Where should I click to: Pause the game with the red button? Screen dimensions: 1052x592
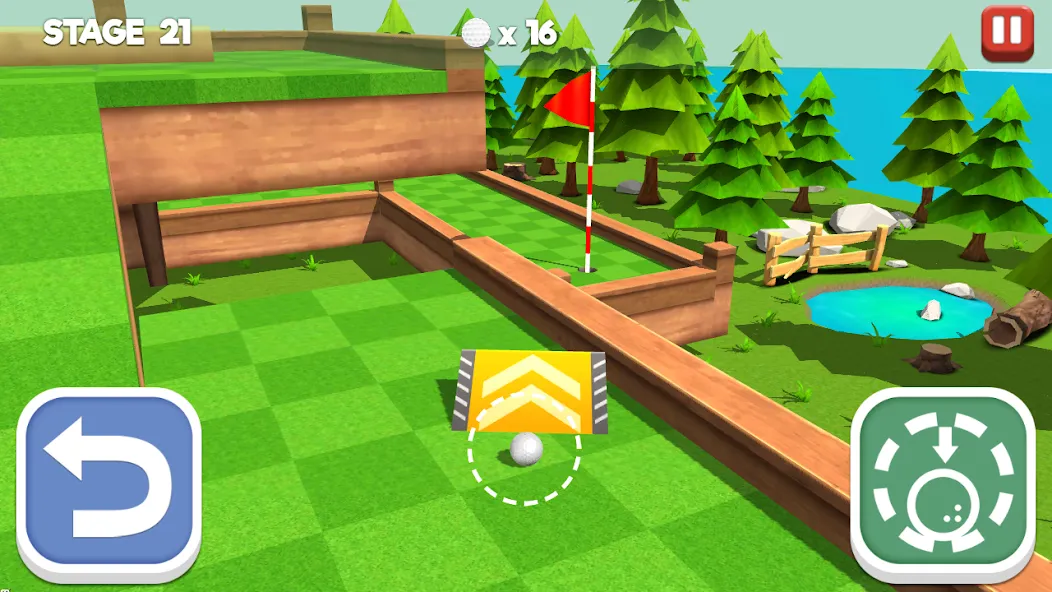coord(1008,34)
